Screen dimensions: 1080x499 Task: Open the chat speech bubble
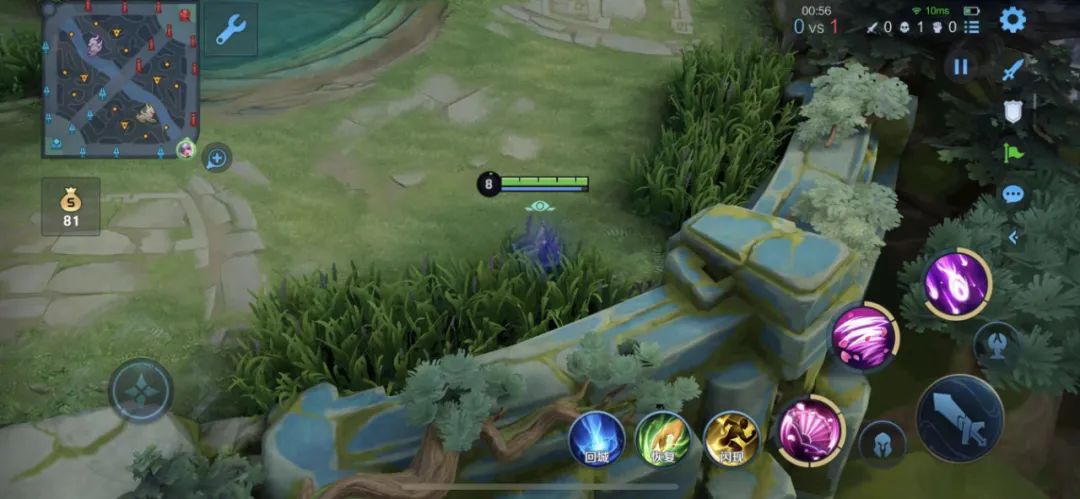pyautogui.click(x=1013, y=195)
